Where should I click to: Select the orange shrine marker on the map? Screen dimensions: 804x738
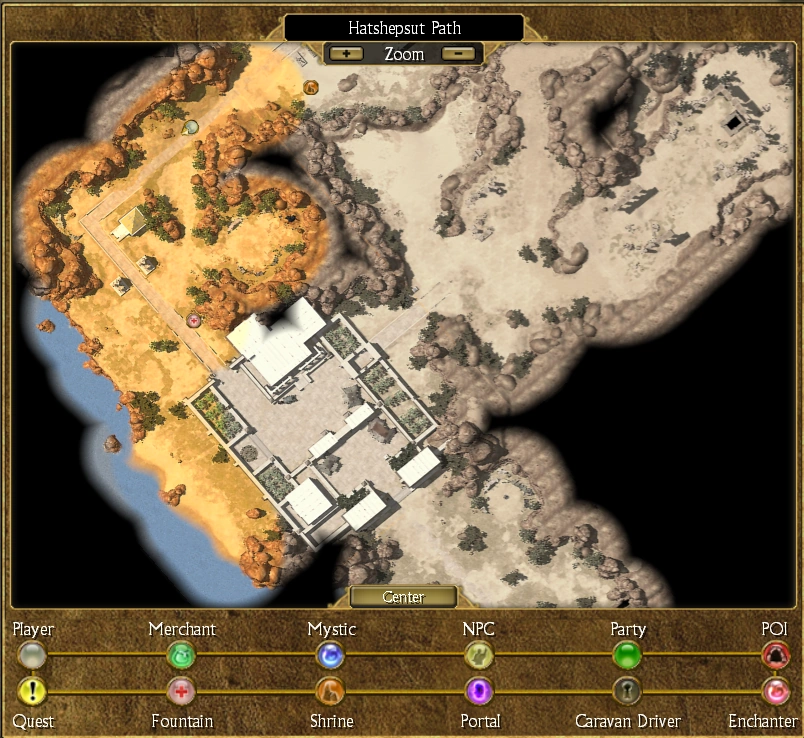[310, 87]
